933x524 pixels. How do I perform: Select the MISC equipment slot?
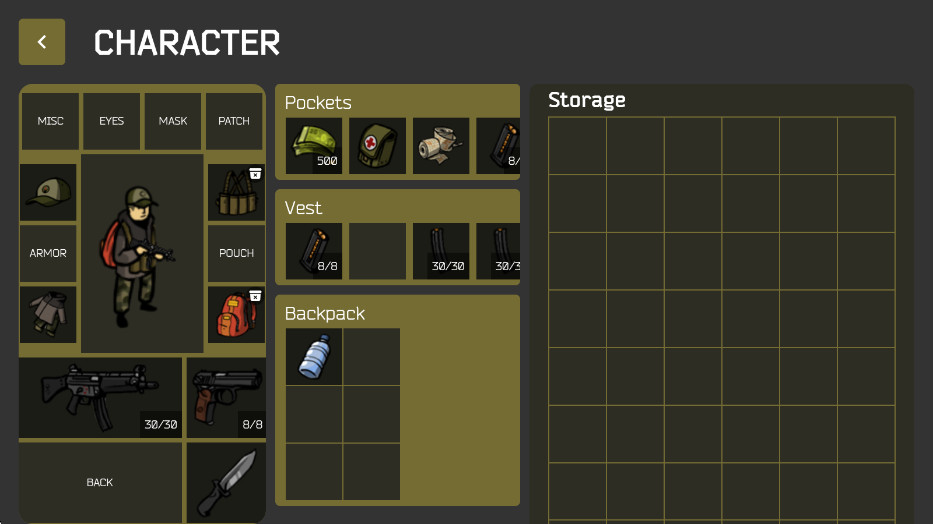point(50,121)
